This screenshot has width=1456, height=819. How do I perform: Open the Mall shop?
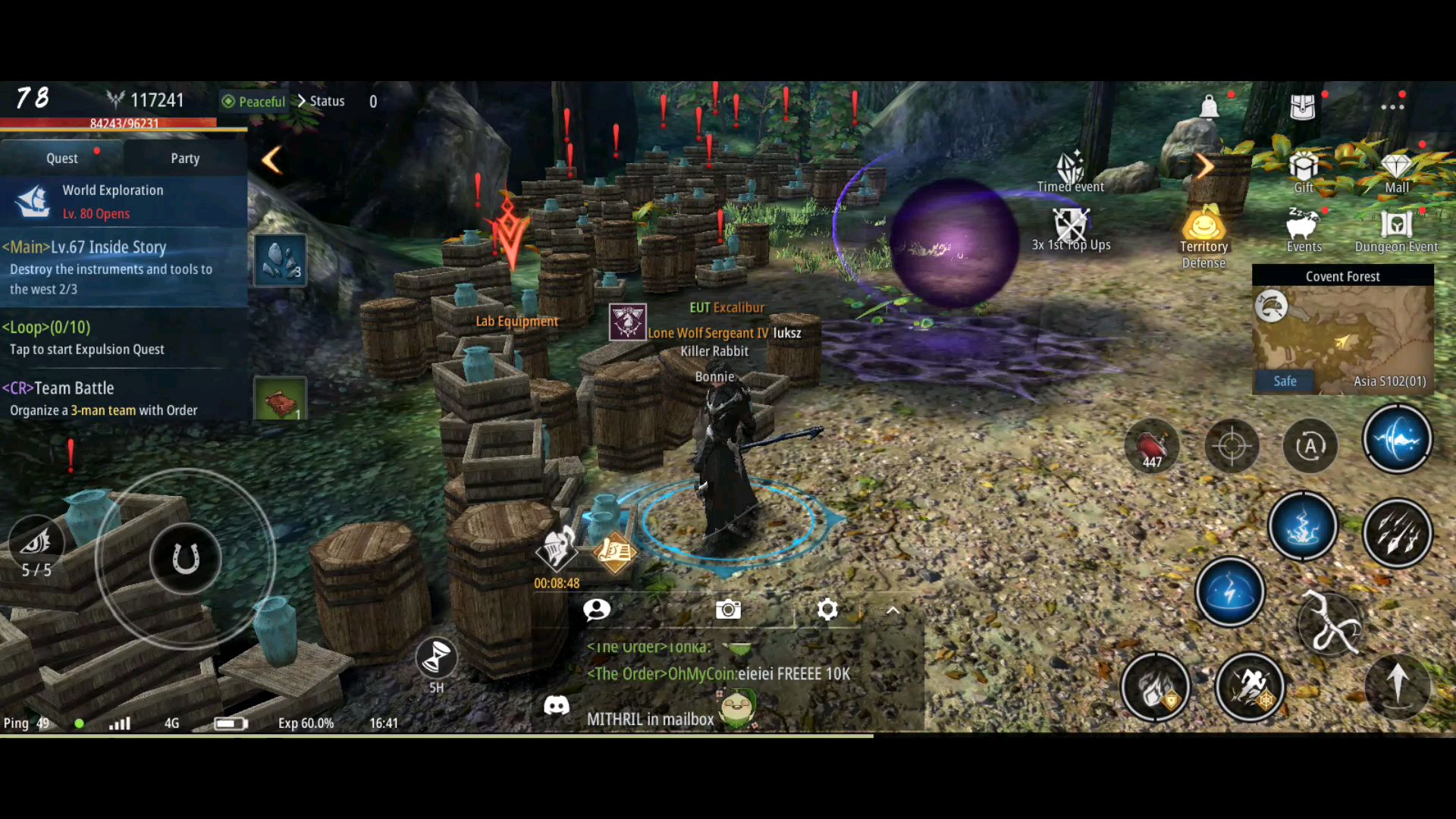click(1396, 171)
